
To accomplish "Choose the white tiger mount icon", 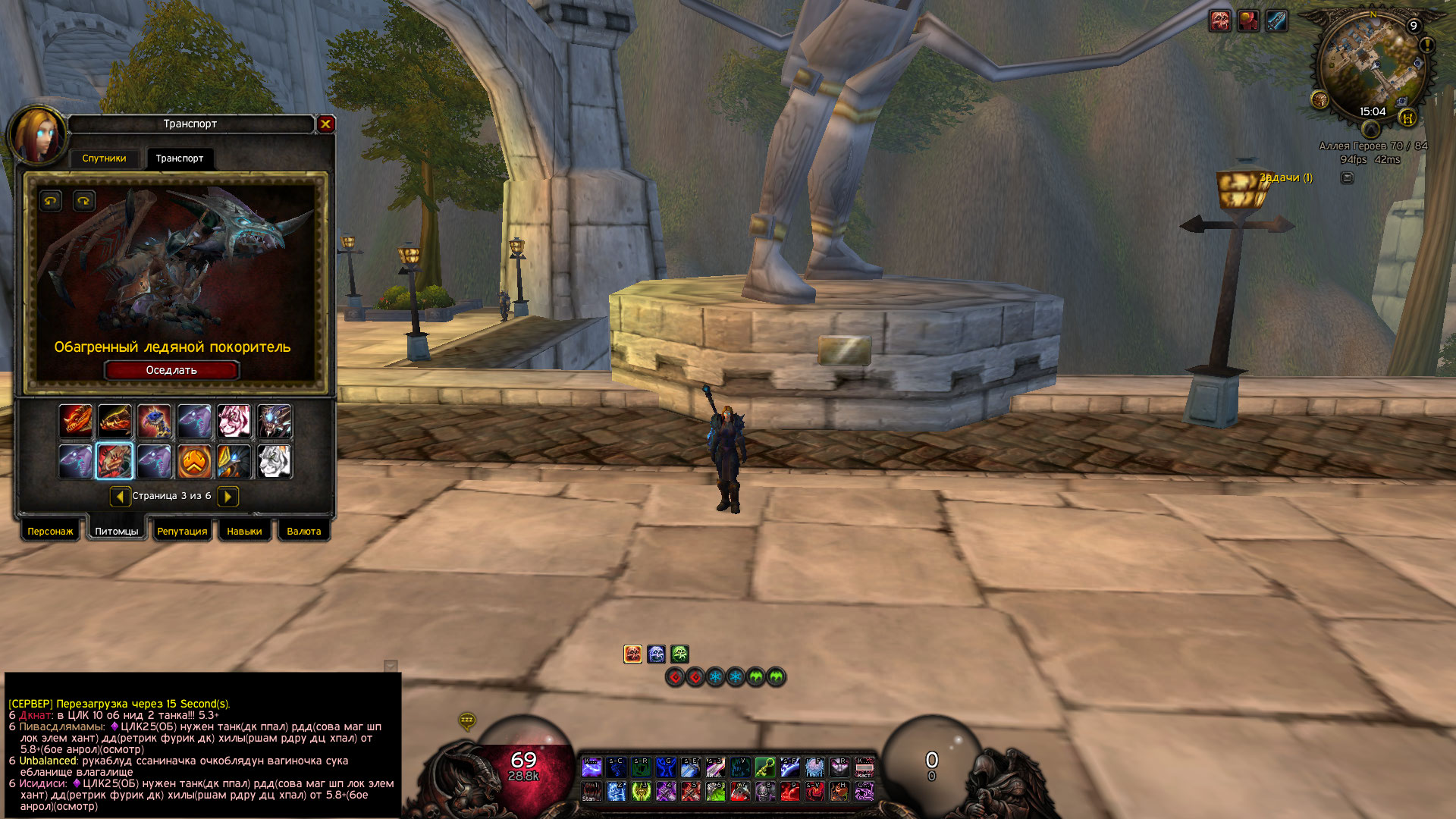I will coord(274,461).
